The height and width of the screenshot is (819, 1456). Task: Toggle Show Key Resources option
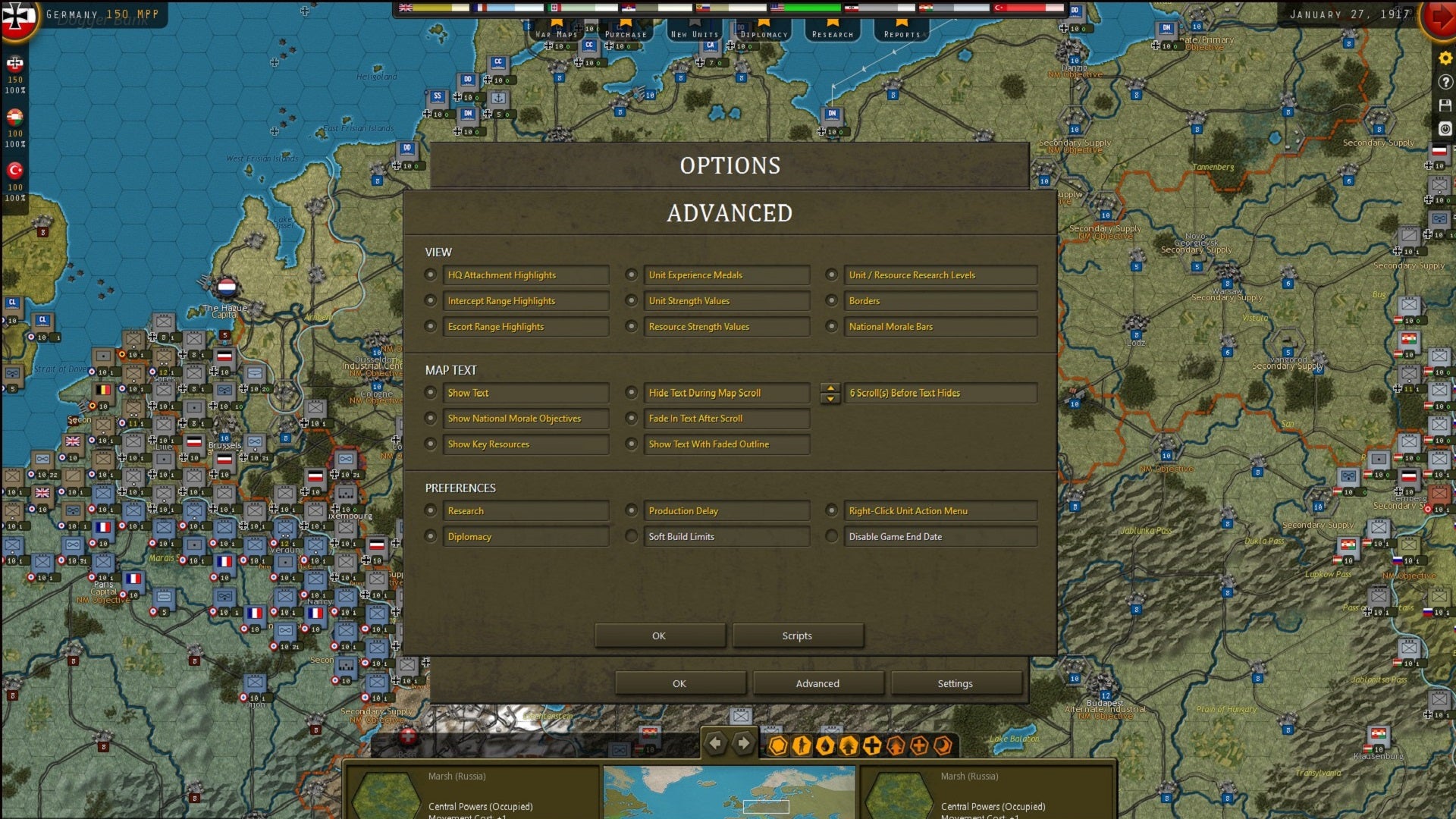coord(431,444)
